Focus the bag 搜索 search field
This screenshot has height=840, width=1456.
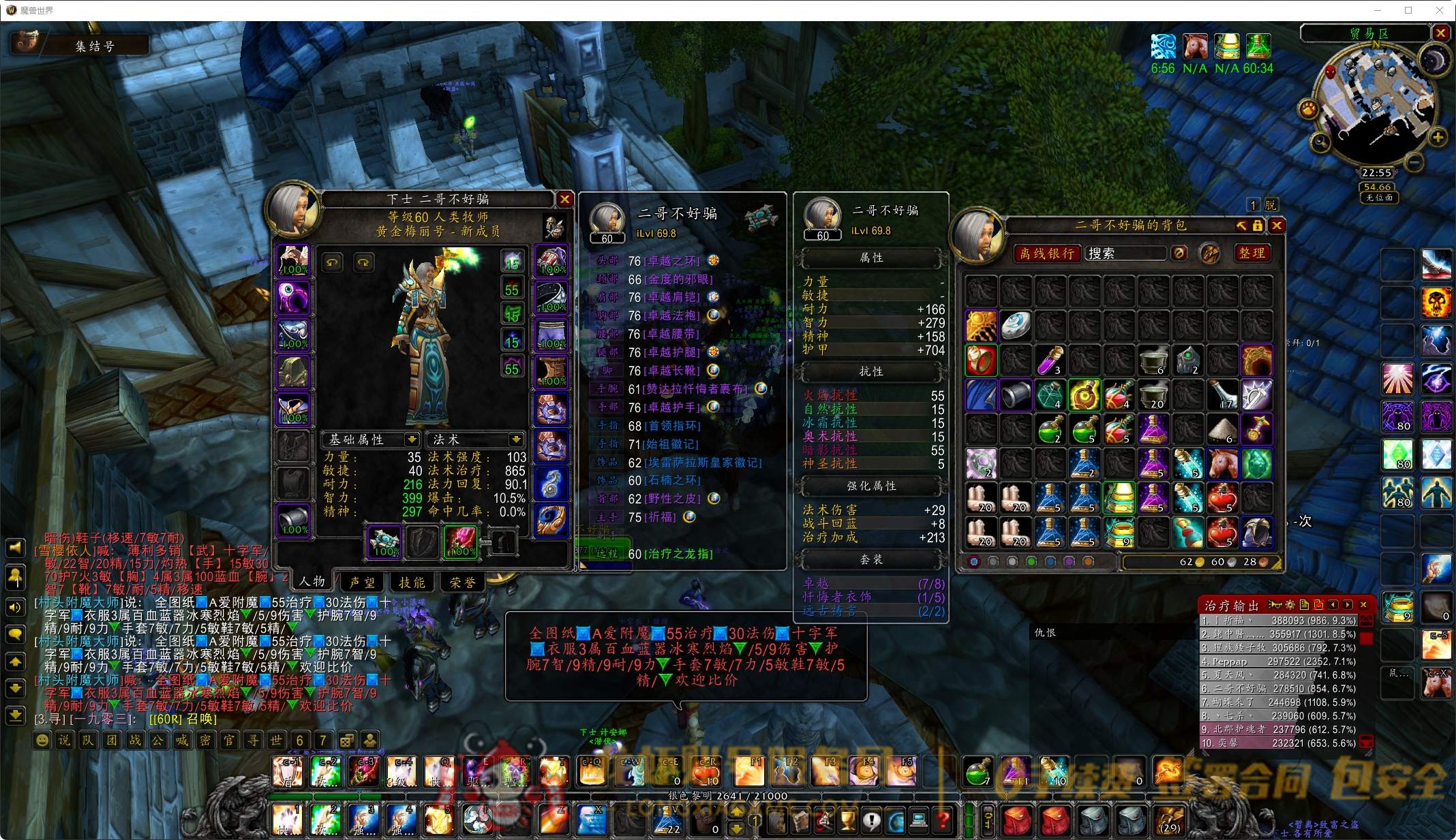pos(1125,253)
